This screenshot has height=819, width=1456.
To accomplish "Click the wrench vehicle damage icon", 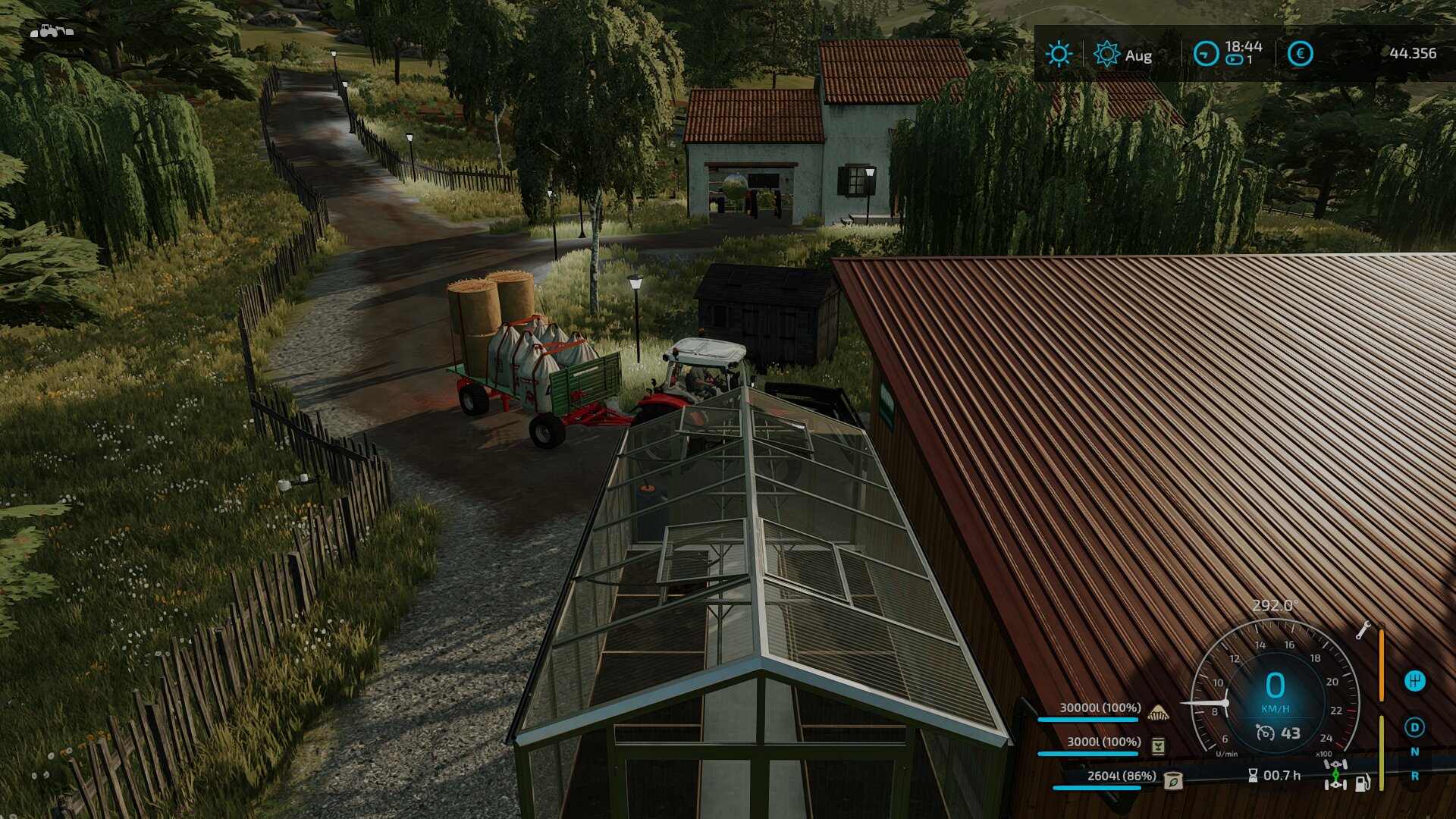I will point(1363,630).
